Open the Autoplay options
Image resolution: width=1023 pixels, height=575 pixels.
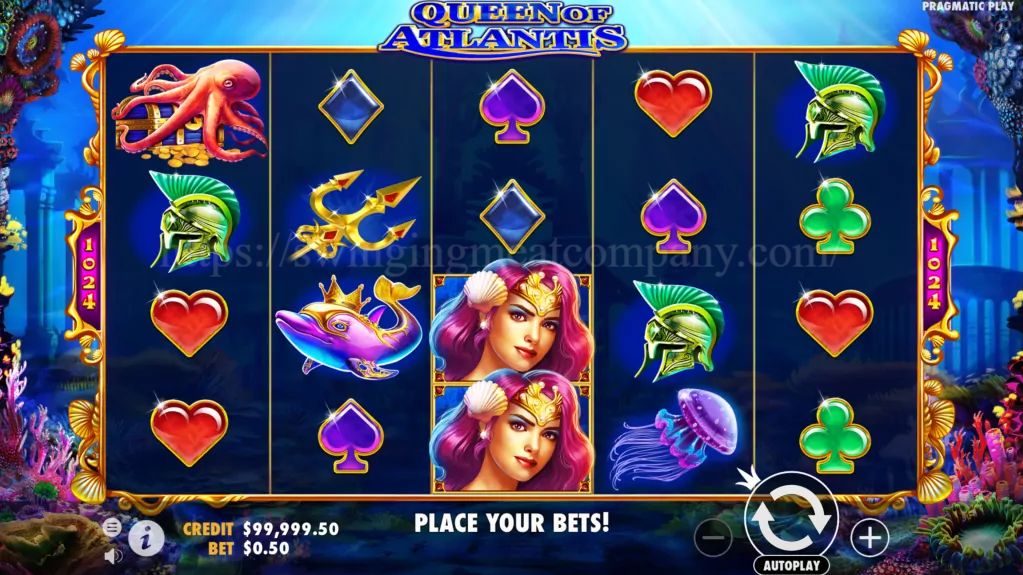(791, 565)
